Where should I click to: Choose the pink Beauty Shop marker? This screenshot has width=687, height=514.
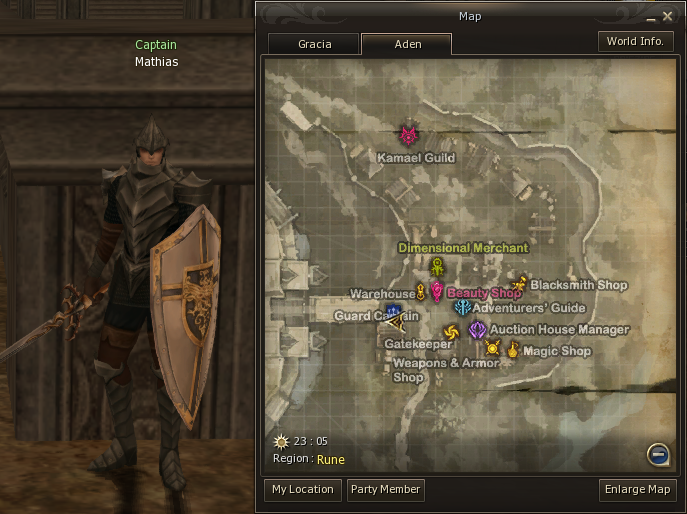pyautogui.click(x=437, y=291)
